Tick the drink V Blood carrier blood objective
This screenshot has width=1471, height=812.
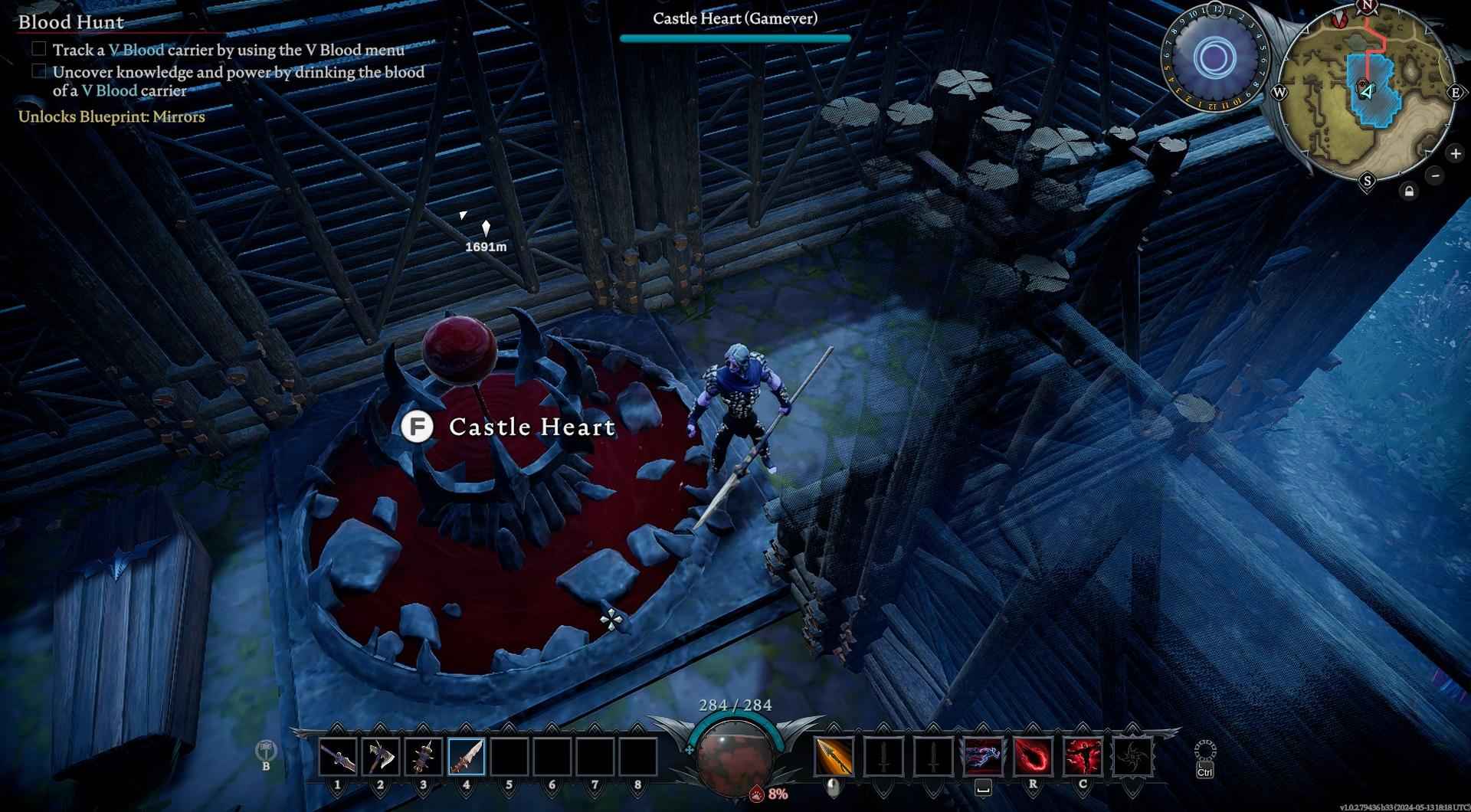tap(39, 71)
